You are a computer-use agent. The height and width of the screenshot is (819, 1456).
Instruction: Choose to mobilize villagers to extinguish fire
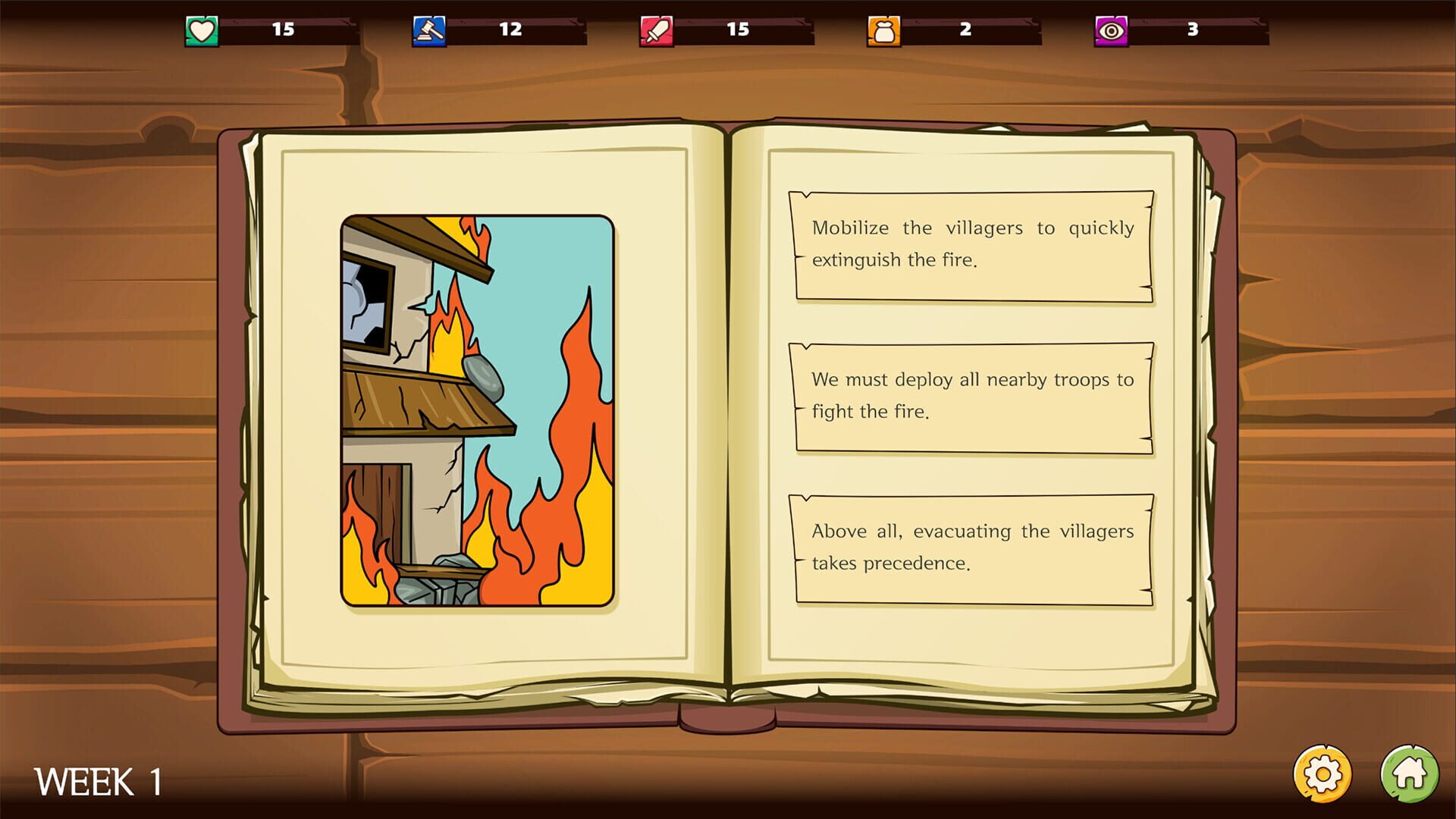[x=973, y=244]
